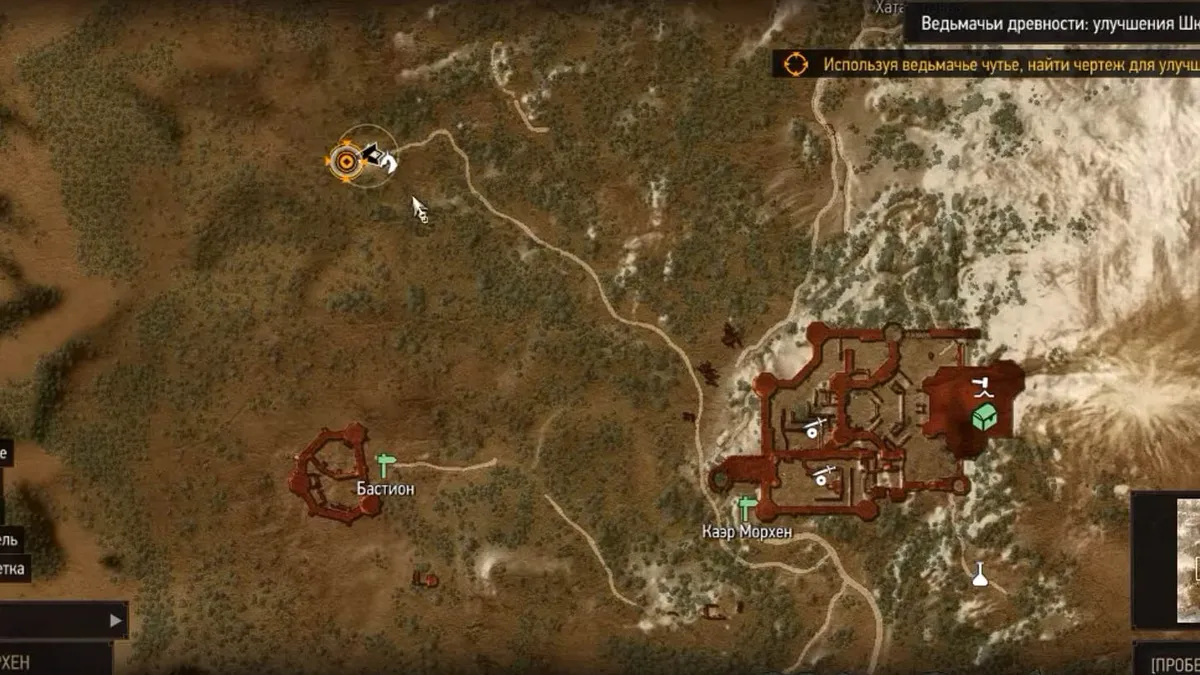Click the witcher senses objective line
This screenshot has width=1200, height=675.
tap(1005, 64)
